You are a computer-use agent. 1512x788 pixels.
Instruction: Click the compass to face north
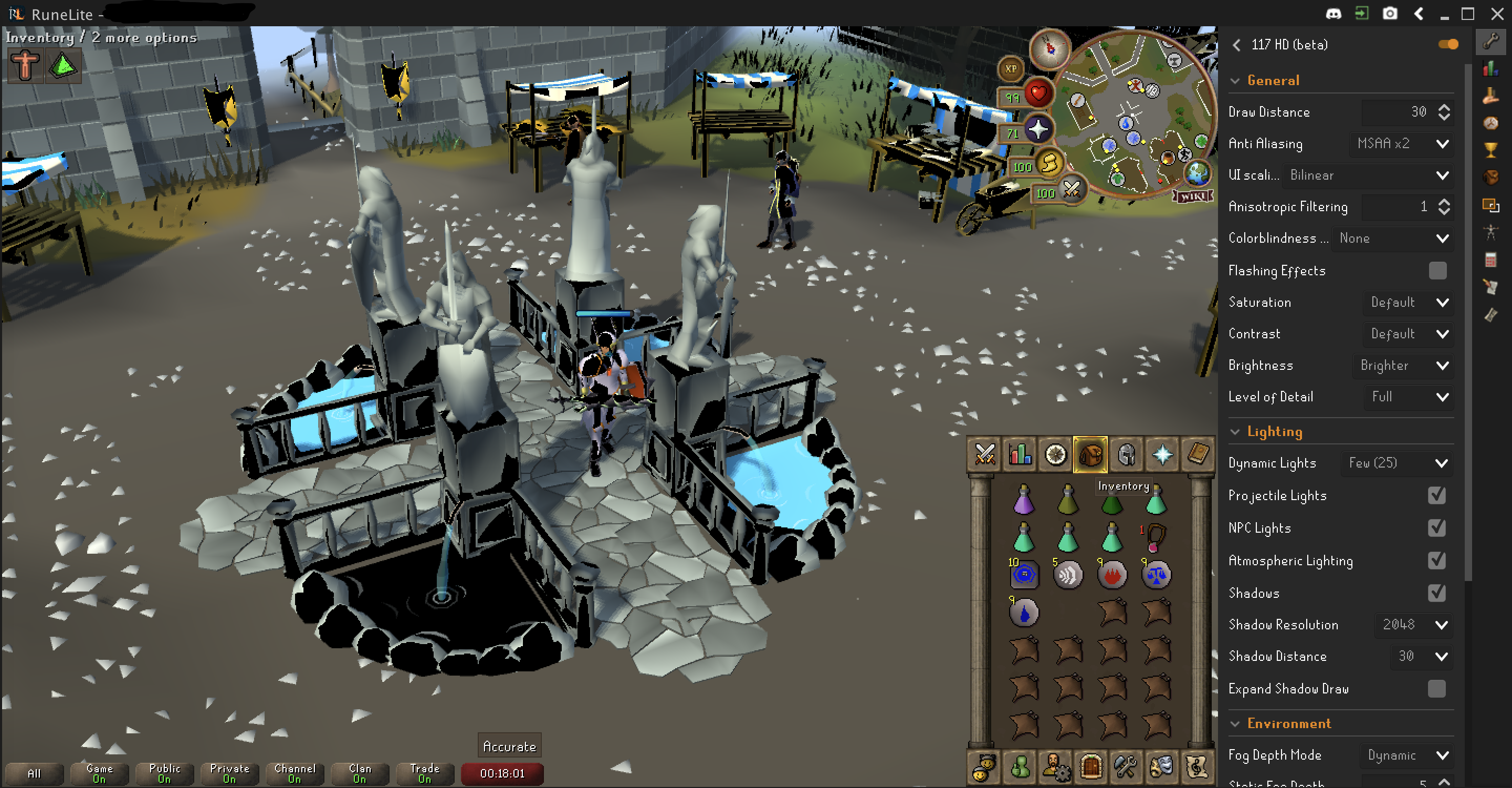click(x=1049, y=49)
